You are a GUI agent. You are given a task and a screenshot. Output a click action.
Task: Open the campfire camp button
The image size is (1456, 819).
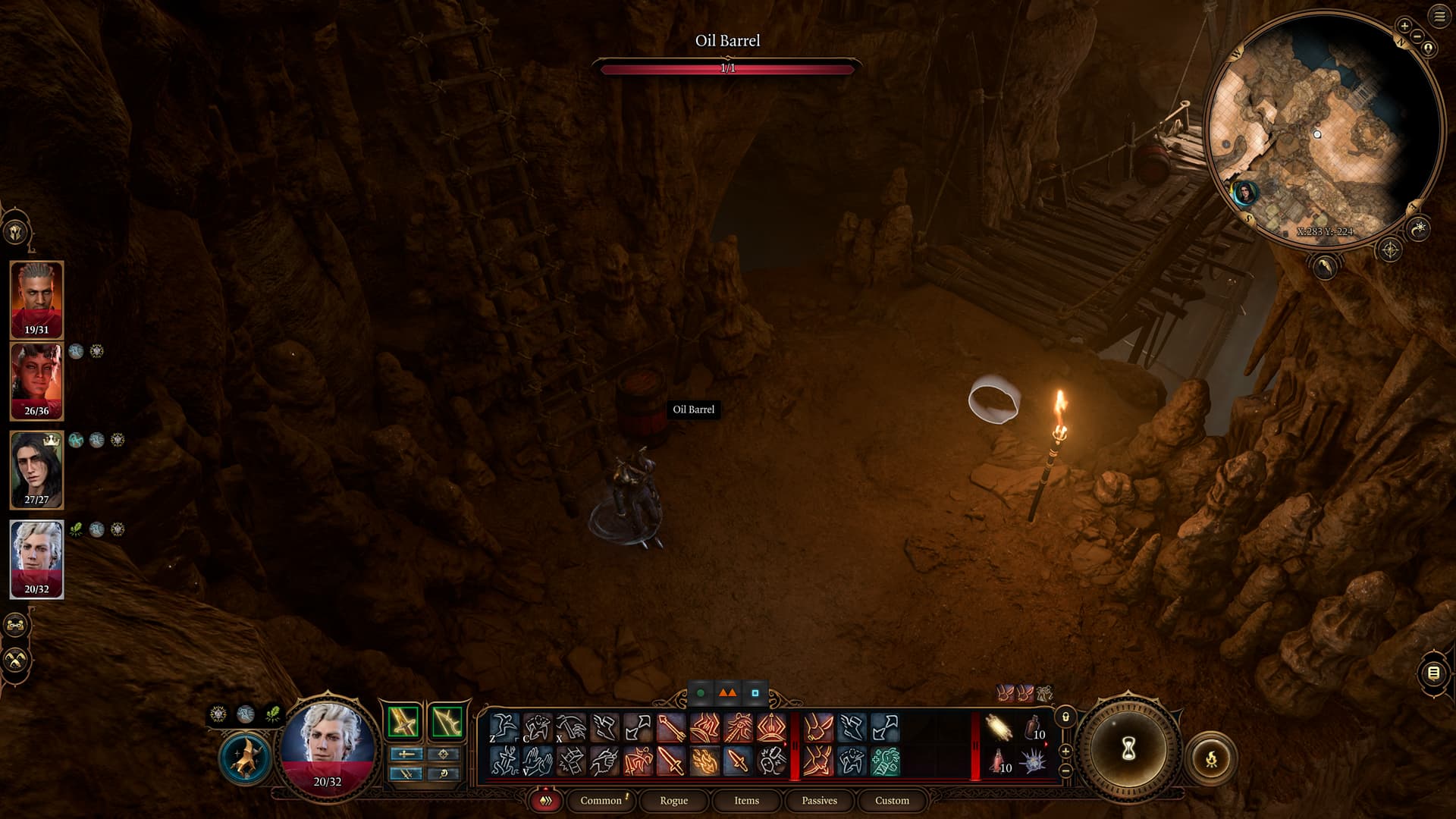[1211, 758]
